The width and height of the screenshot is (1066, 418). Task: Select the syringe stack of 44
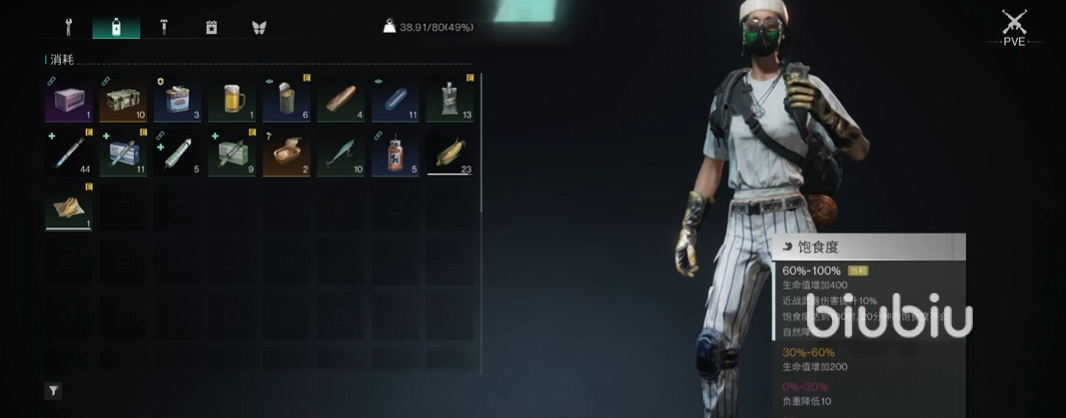[x=69, y=153]
